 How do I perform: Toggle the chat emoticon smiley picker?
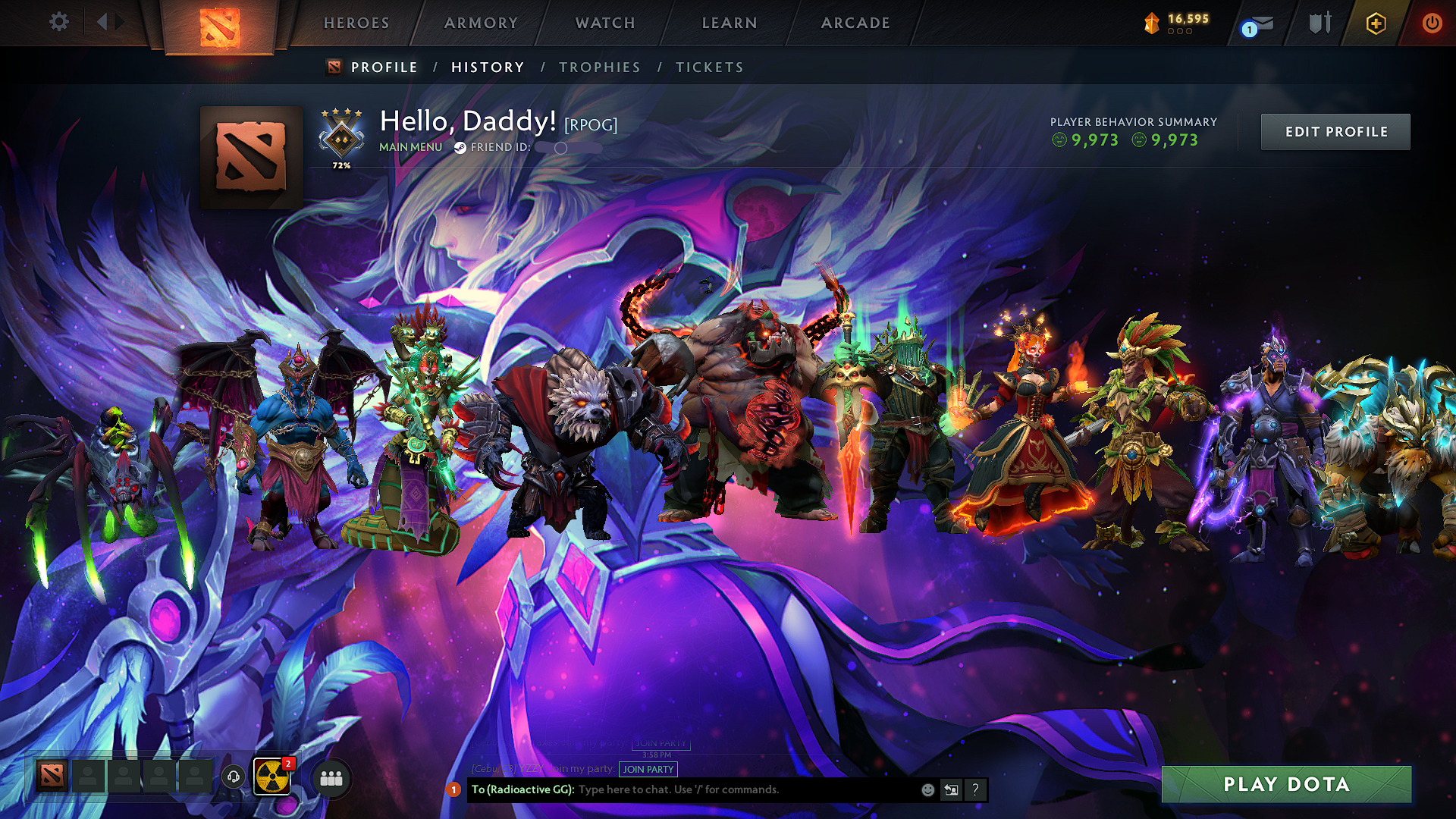click(x=927, y=789)
